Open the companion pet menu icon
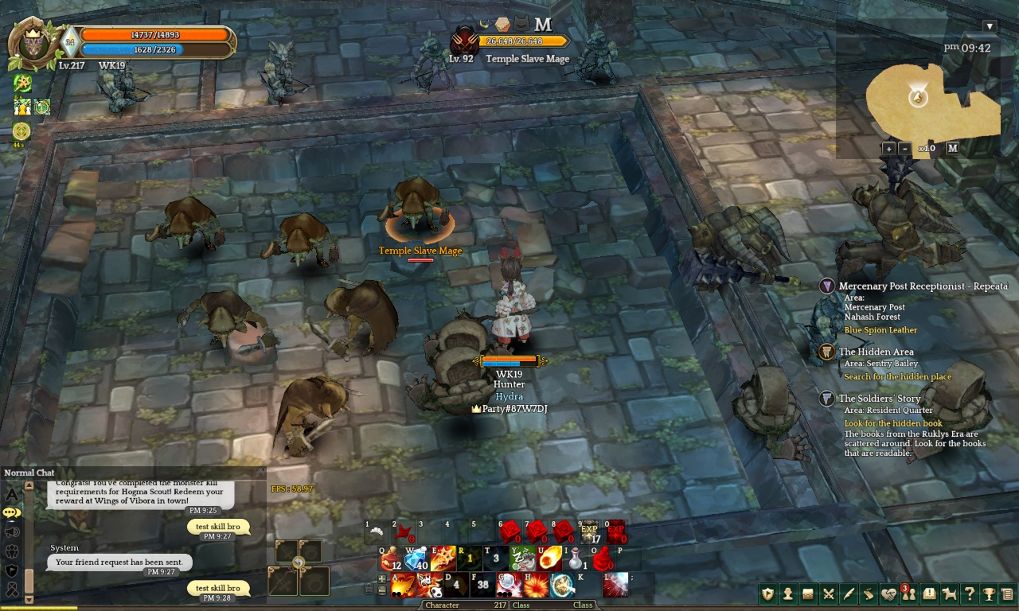 949,594
